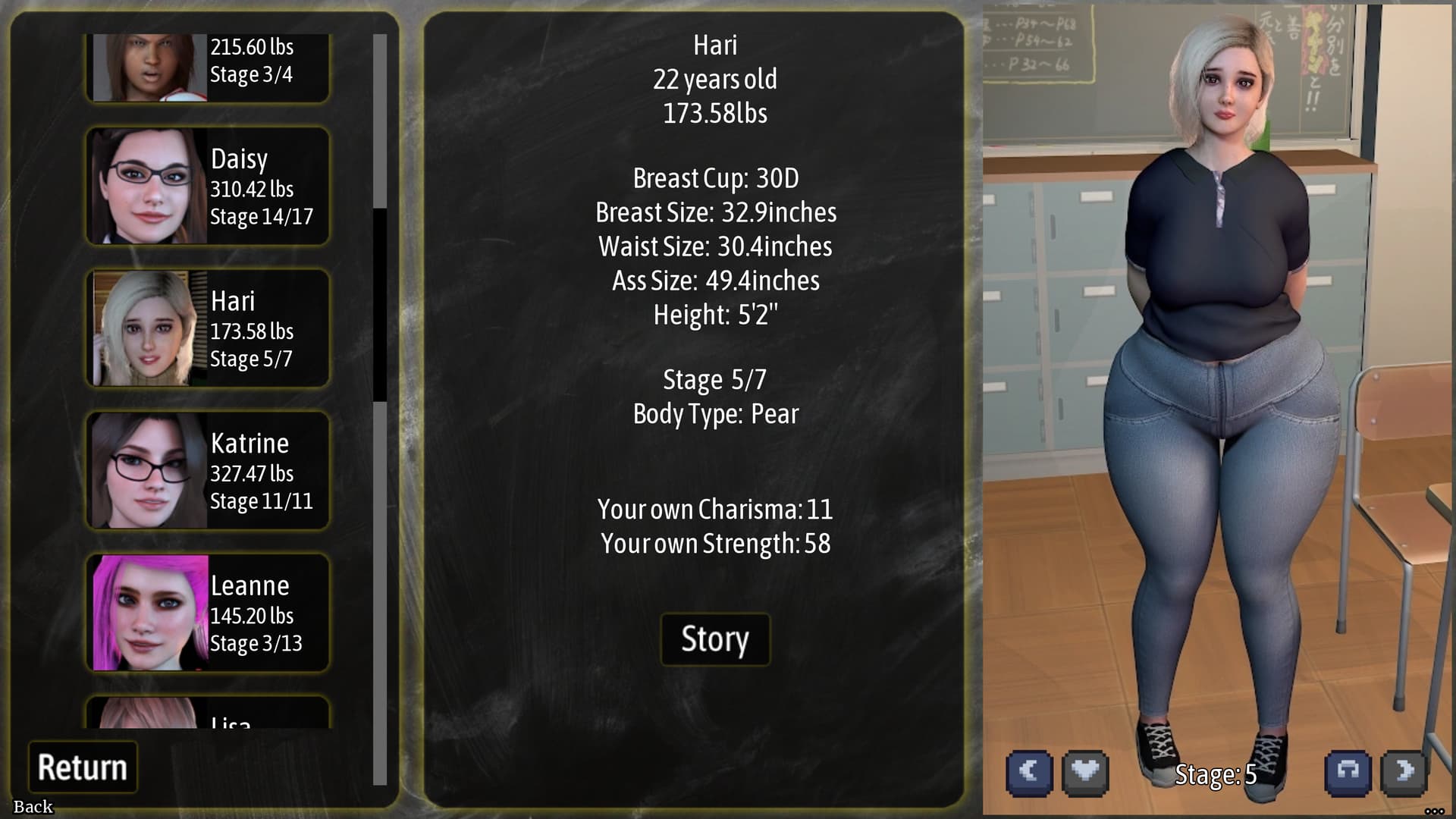Open Hari's Story
Viewport: 1456px width, 819px height.
point(715,639)
